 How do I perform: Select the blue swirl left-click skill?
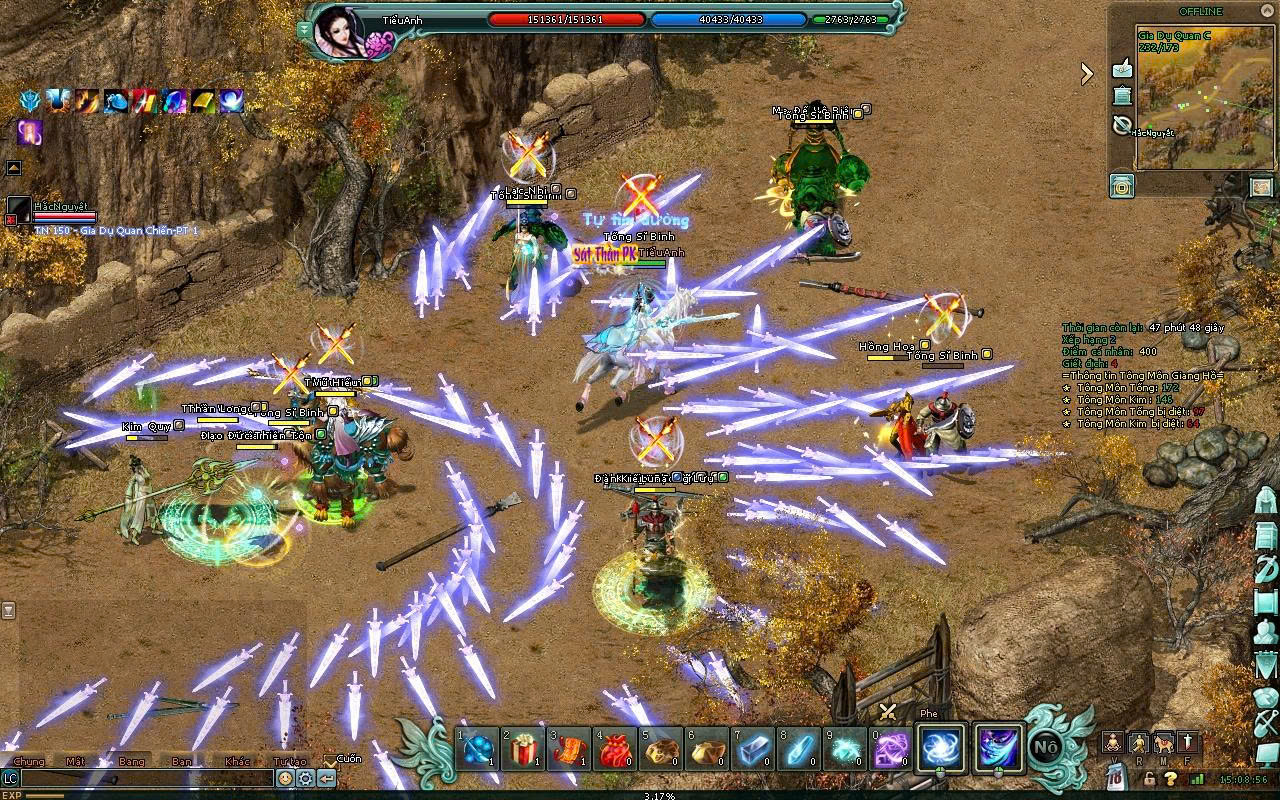coord(941,749)
